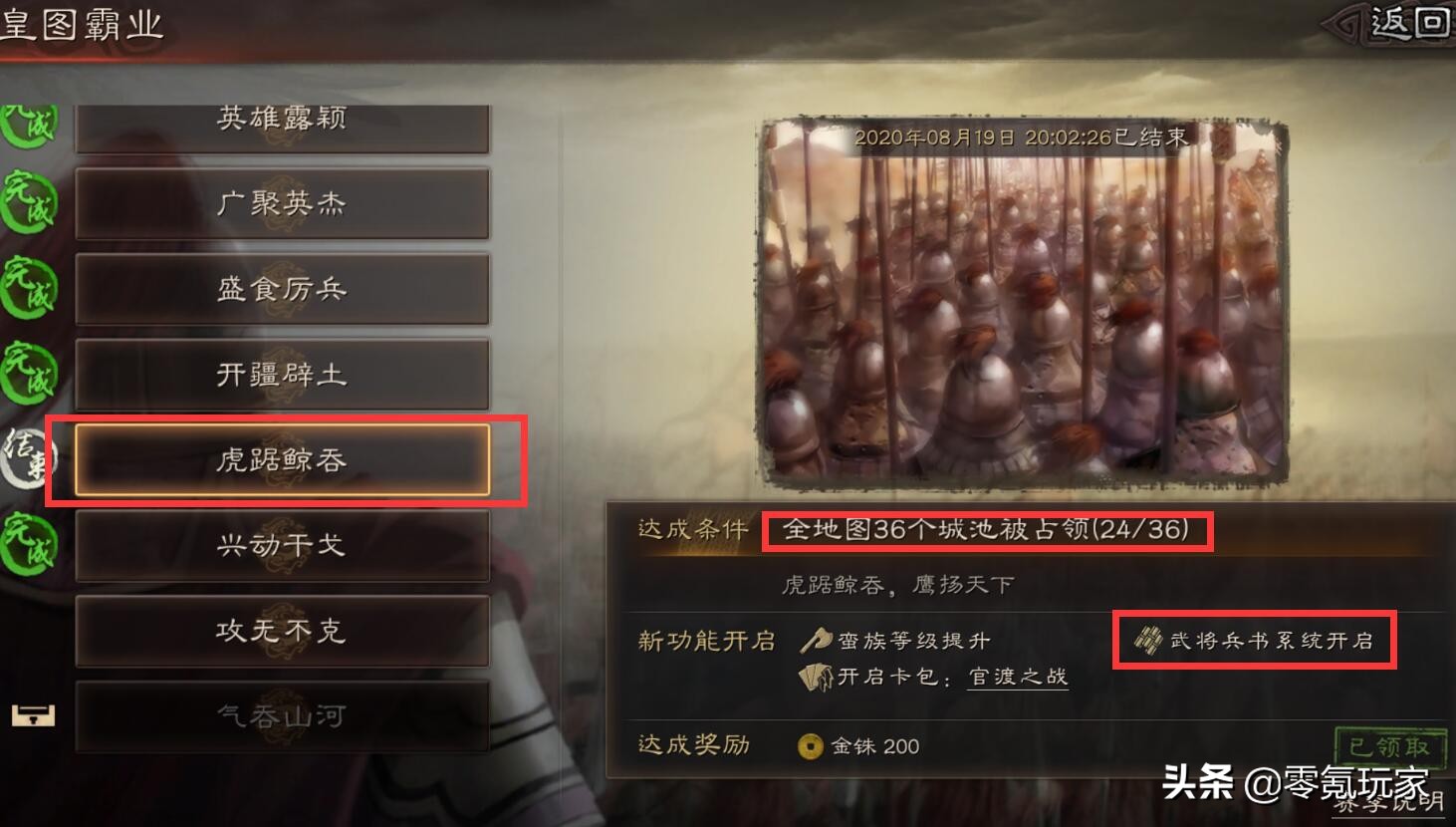Open the 官渡之战 card pack link
This screenshot has height=827, width=1456.
pos(1017,678)
